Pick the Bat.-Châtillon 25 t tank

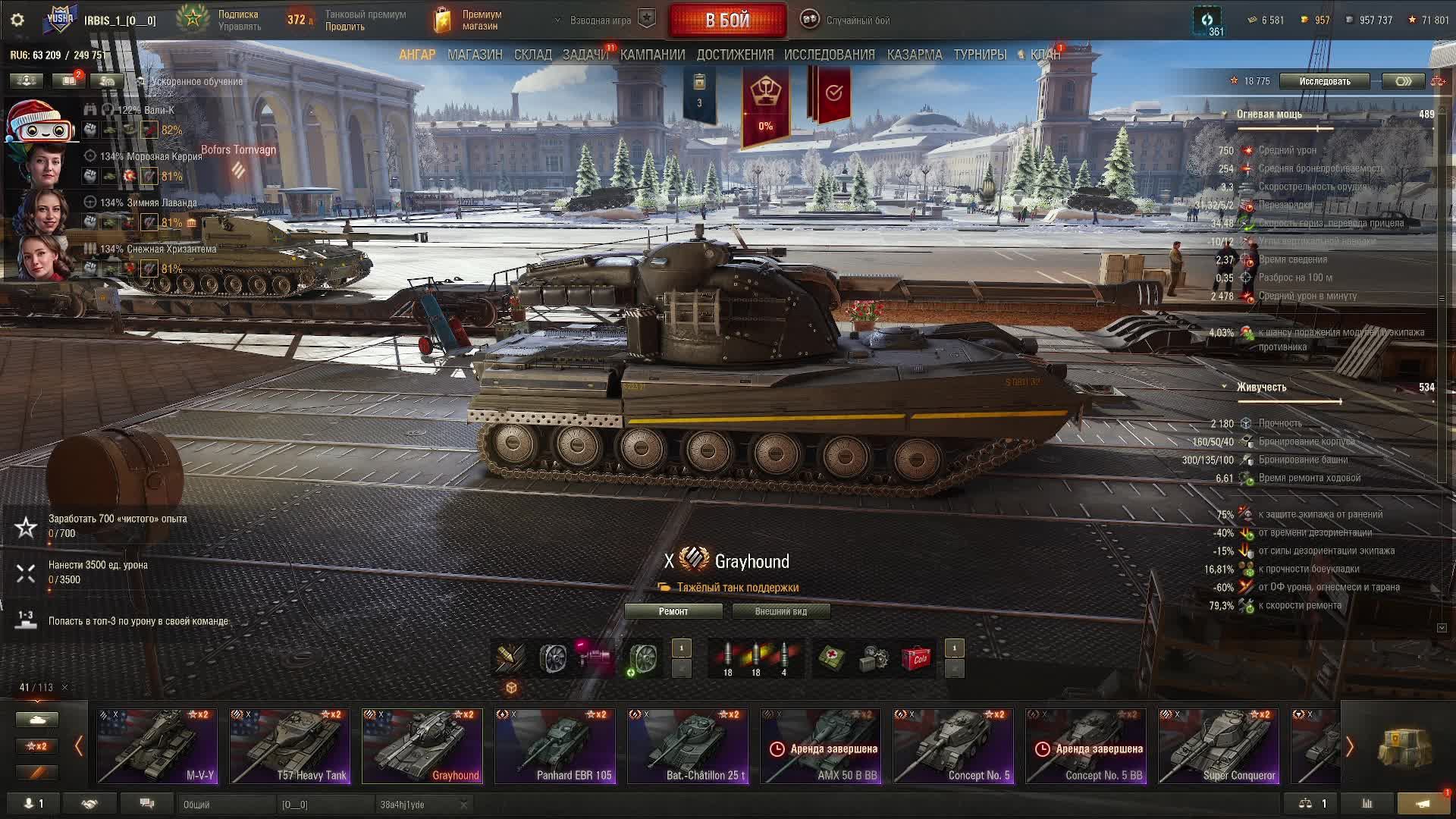coord(688,746)
